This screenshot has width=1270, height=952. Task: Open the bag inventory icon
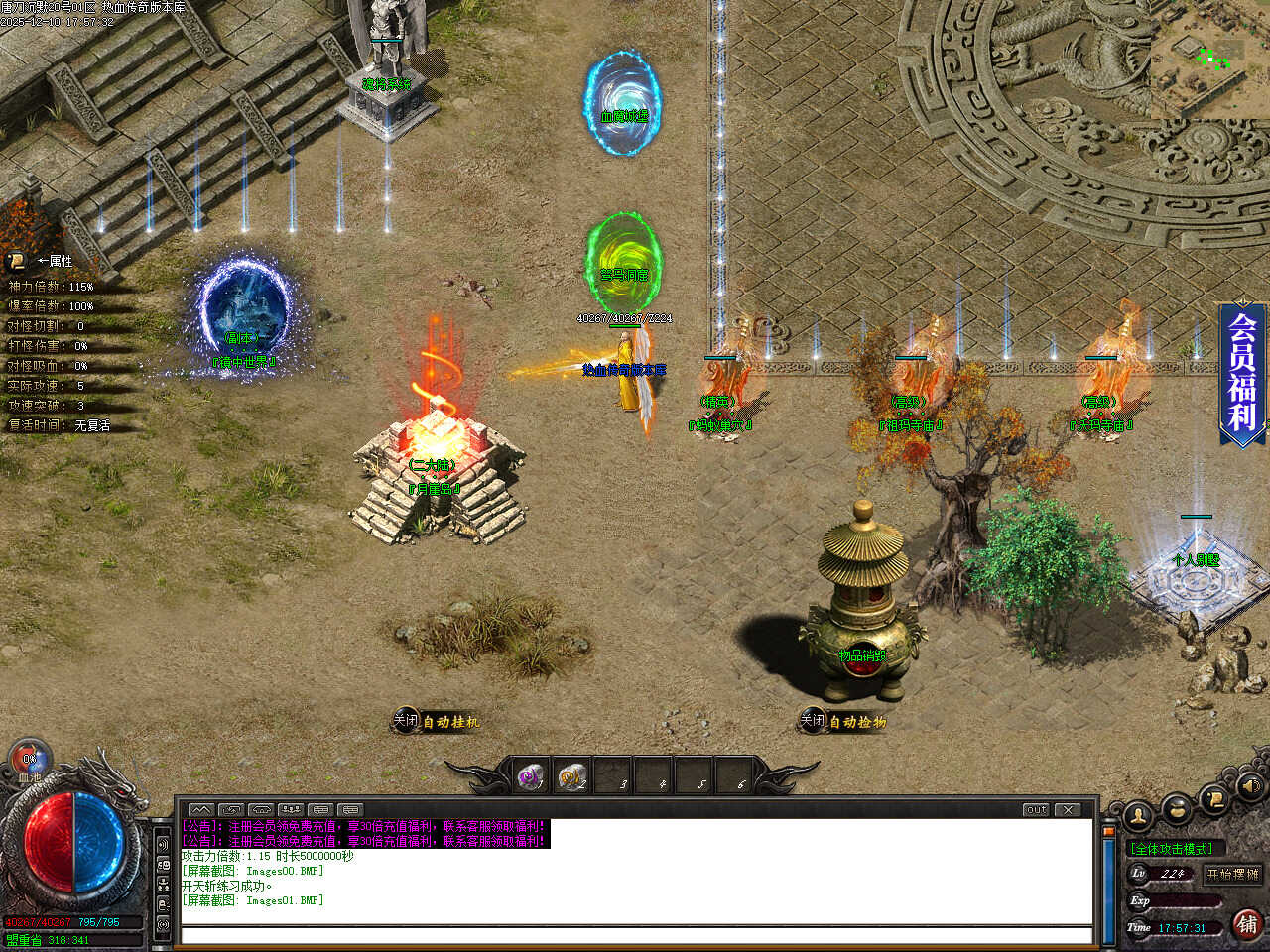[1177, 809]
